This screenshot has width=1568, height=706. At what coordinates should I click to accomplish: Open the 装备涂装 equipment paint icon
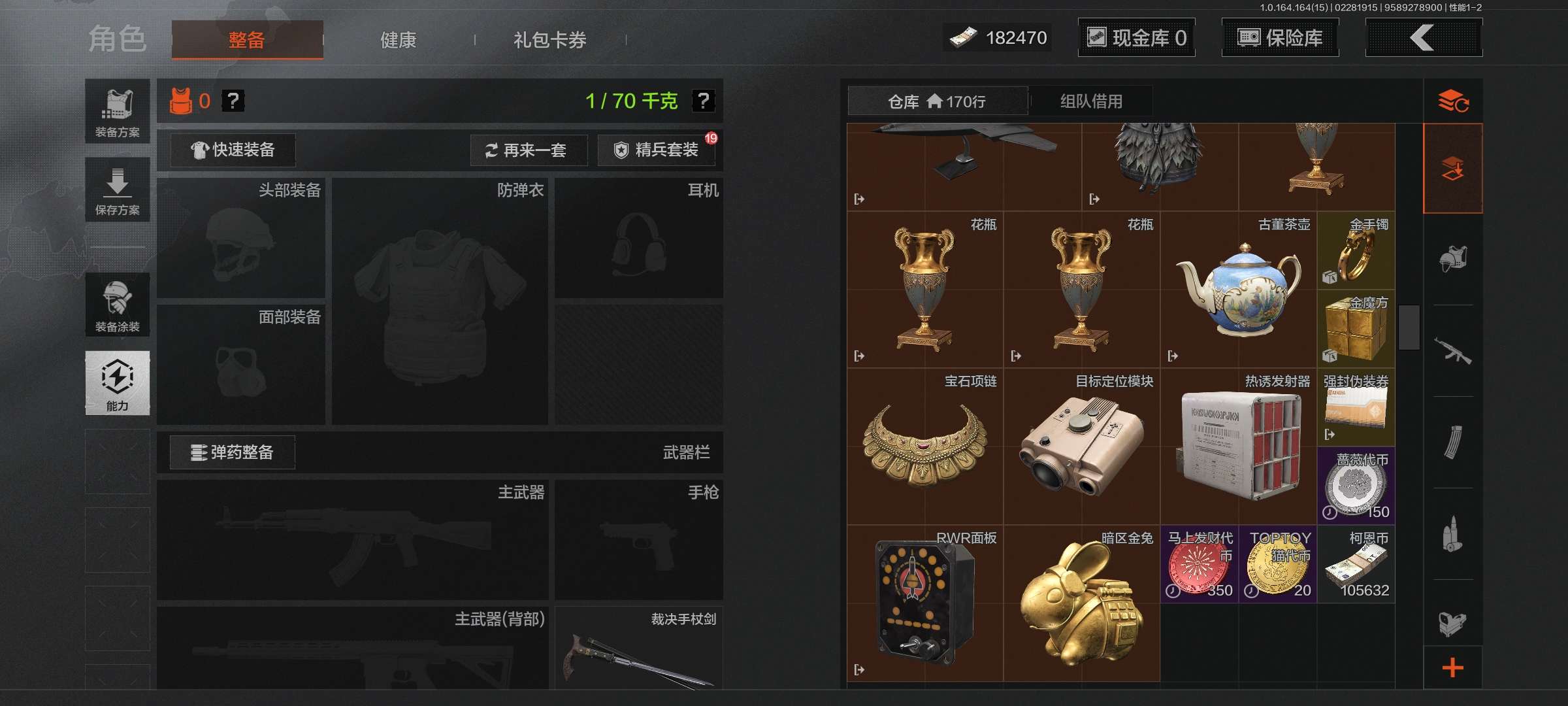(118, 305)
